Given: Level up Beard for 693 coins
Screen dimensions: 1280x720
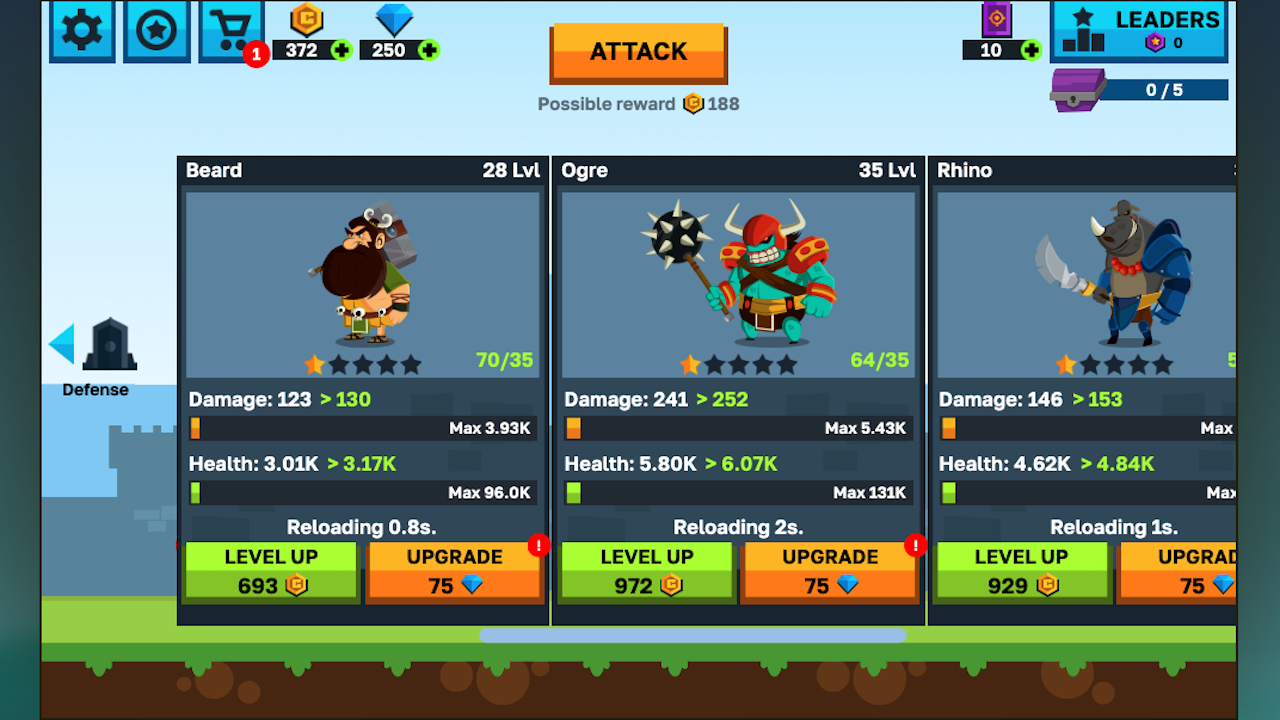Looking at the screenshot, I should [271, 570].
